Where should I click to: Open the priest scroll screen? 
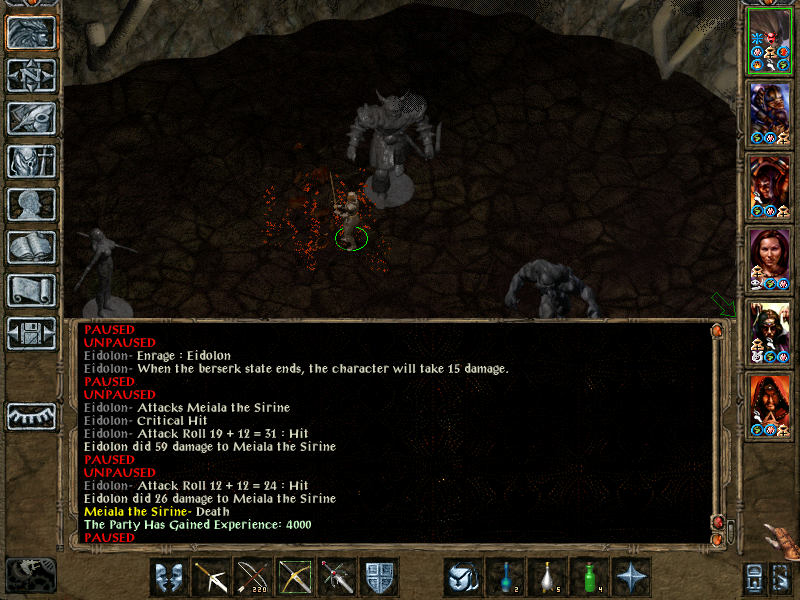tap(31, 290)
